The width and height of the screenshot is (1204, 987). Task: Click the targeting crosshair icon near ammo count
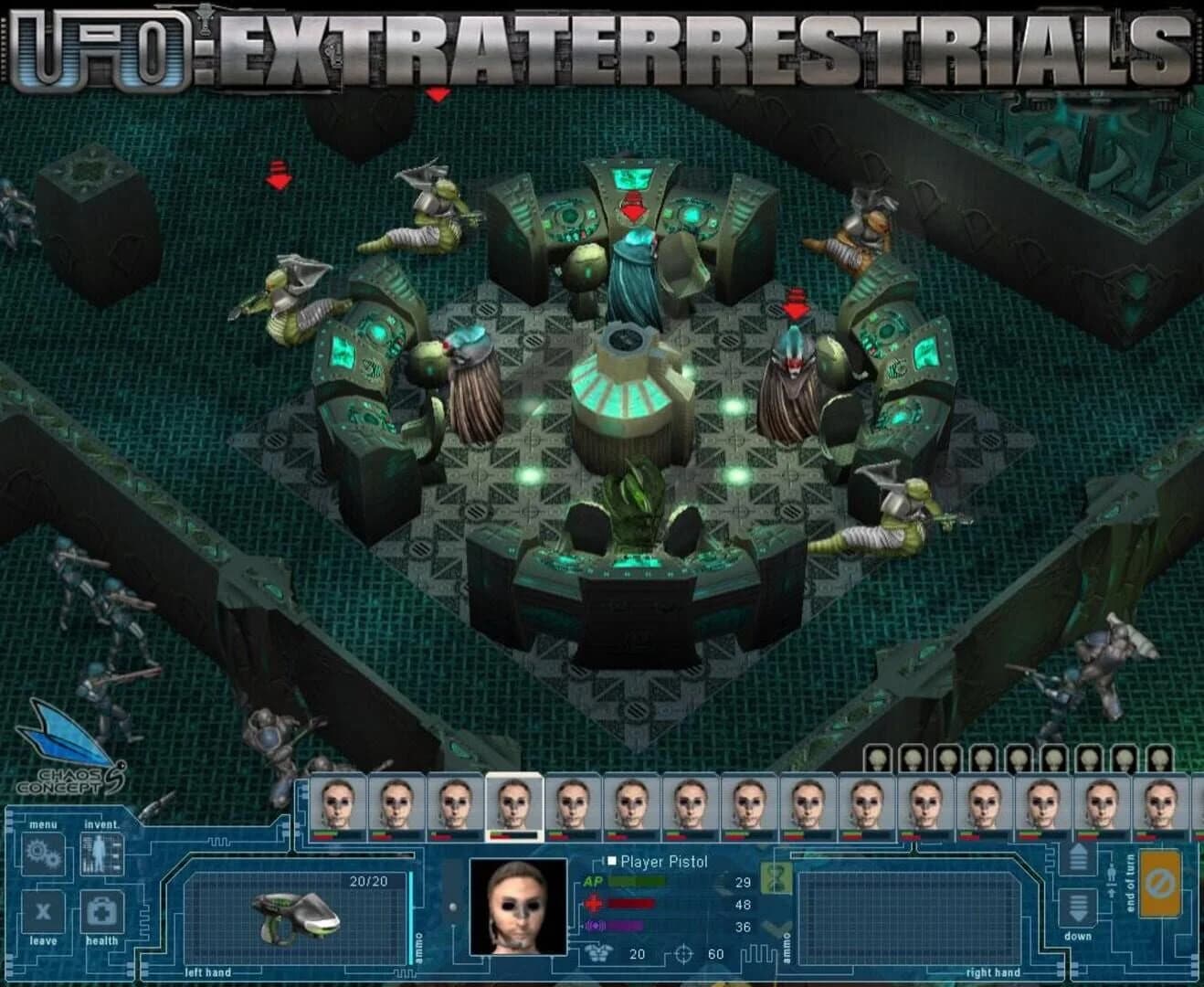(x=682, y=952)
